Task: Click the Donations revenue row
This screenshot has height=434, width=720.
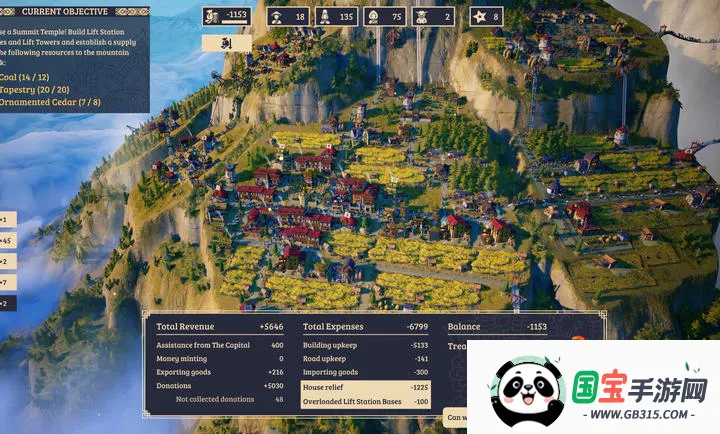Action: click(220, 386)
